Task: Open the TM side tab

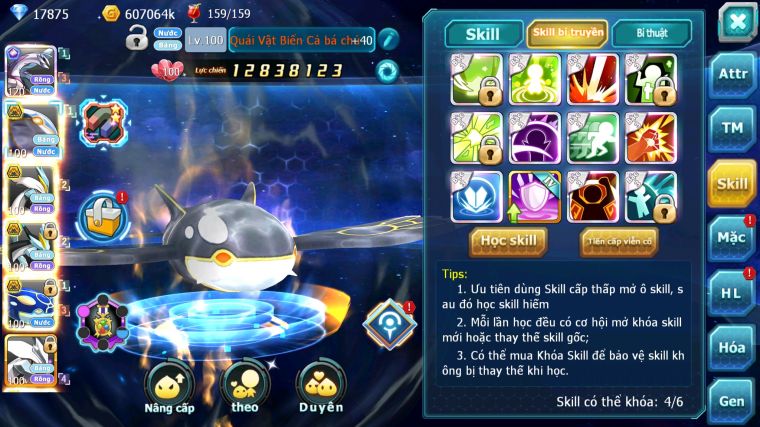Action: [732, 128]
